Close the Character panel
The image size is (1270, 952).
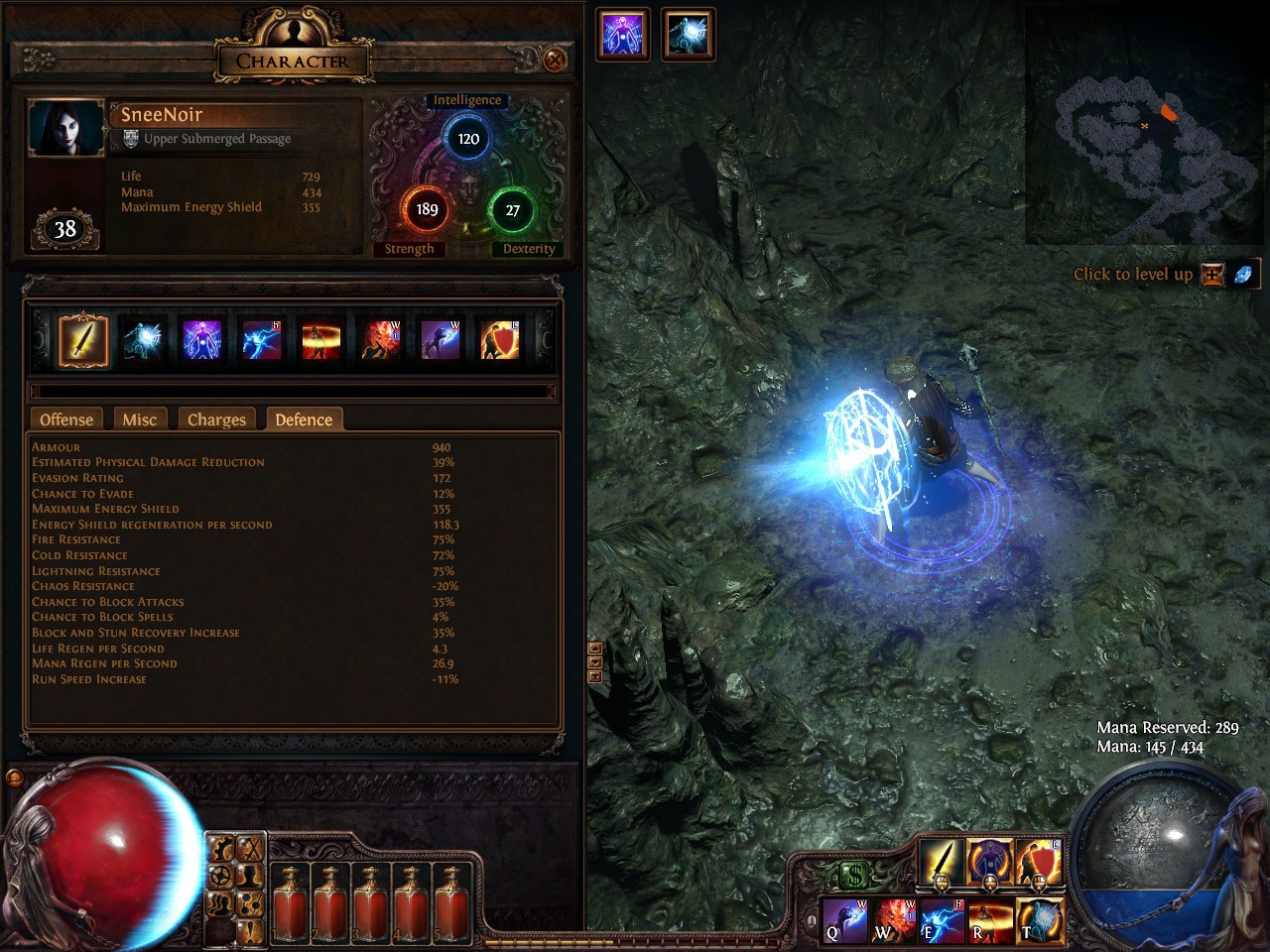pyautogui.click(x=555, y=60)
